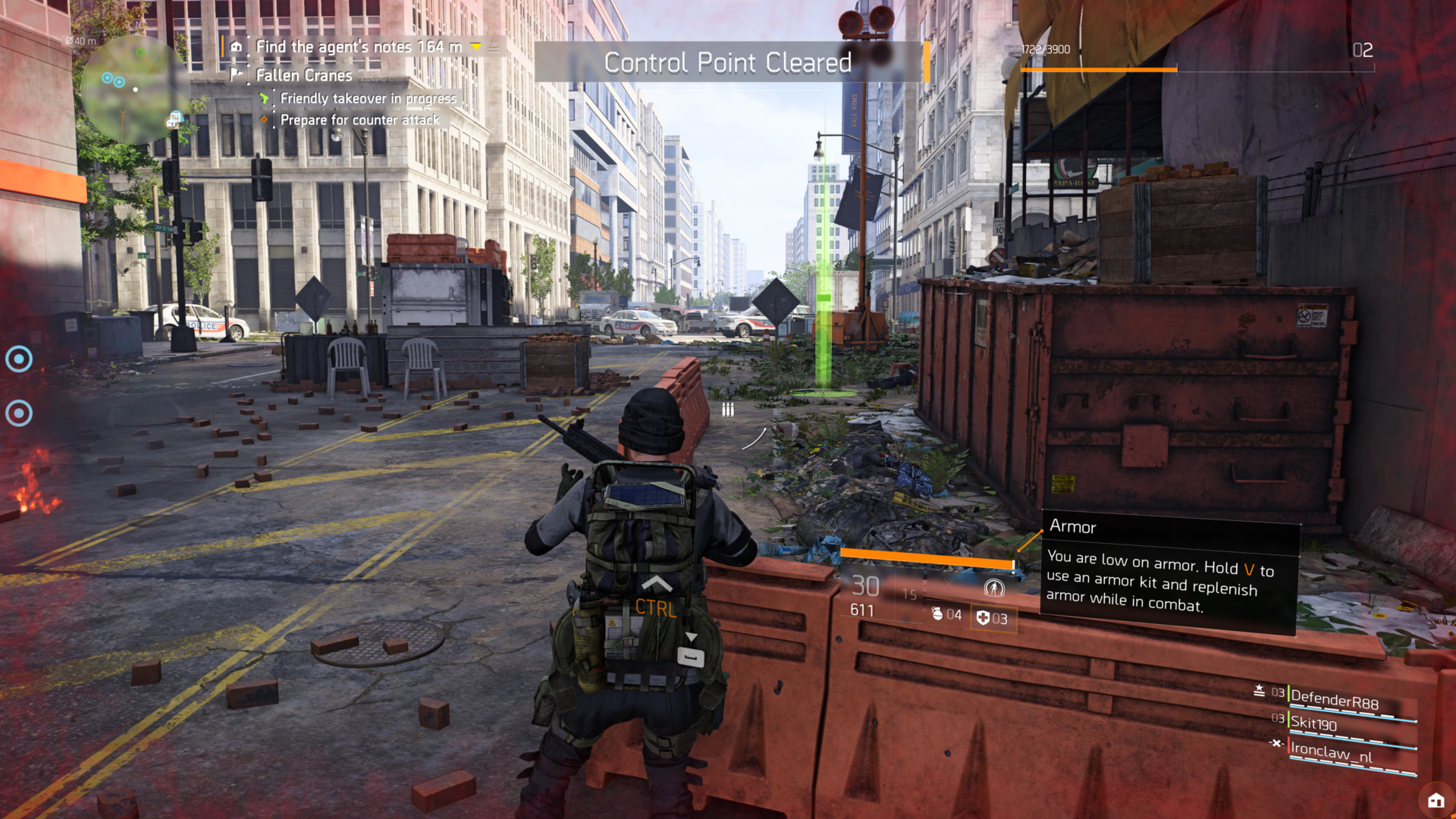Click the armor kit shield icon
The image size is (1456, 819).
(x=983, y=618)
